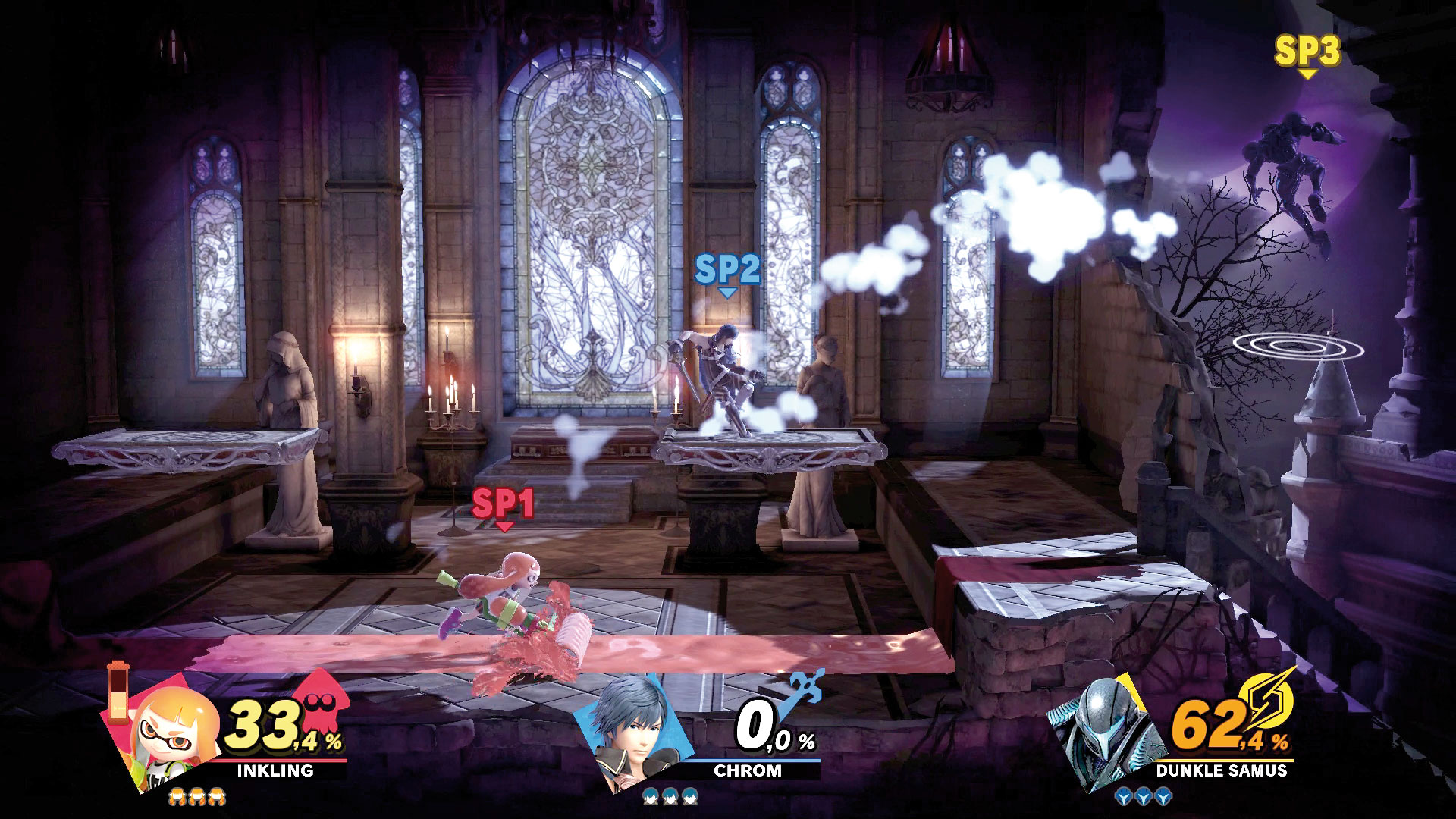Click the yellow SP3 player marker

click(x=1307, y=53)
